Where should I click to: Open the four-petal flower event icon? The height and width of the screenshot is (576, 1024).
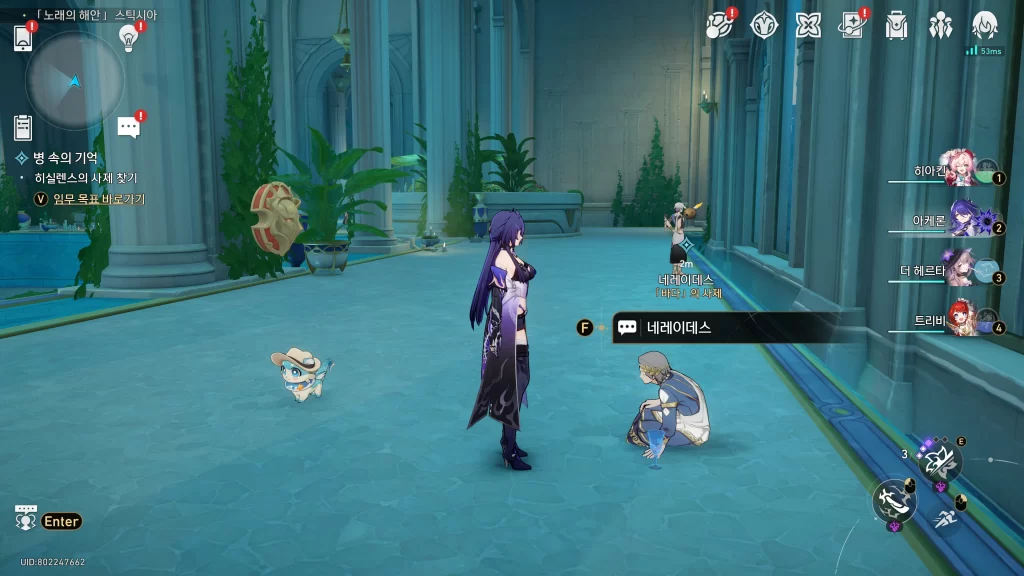click(808, 25)
